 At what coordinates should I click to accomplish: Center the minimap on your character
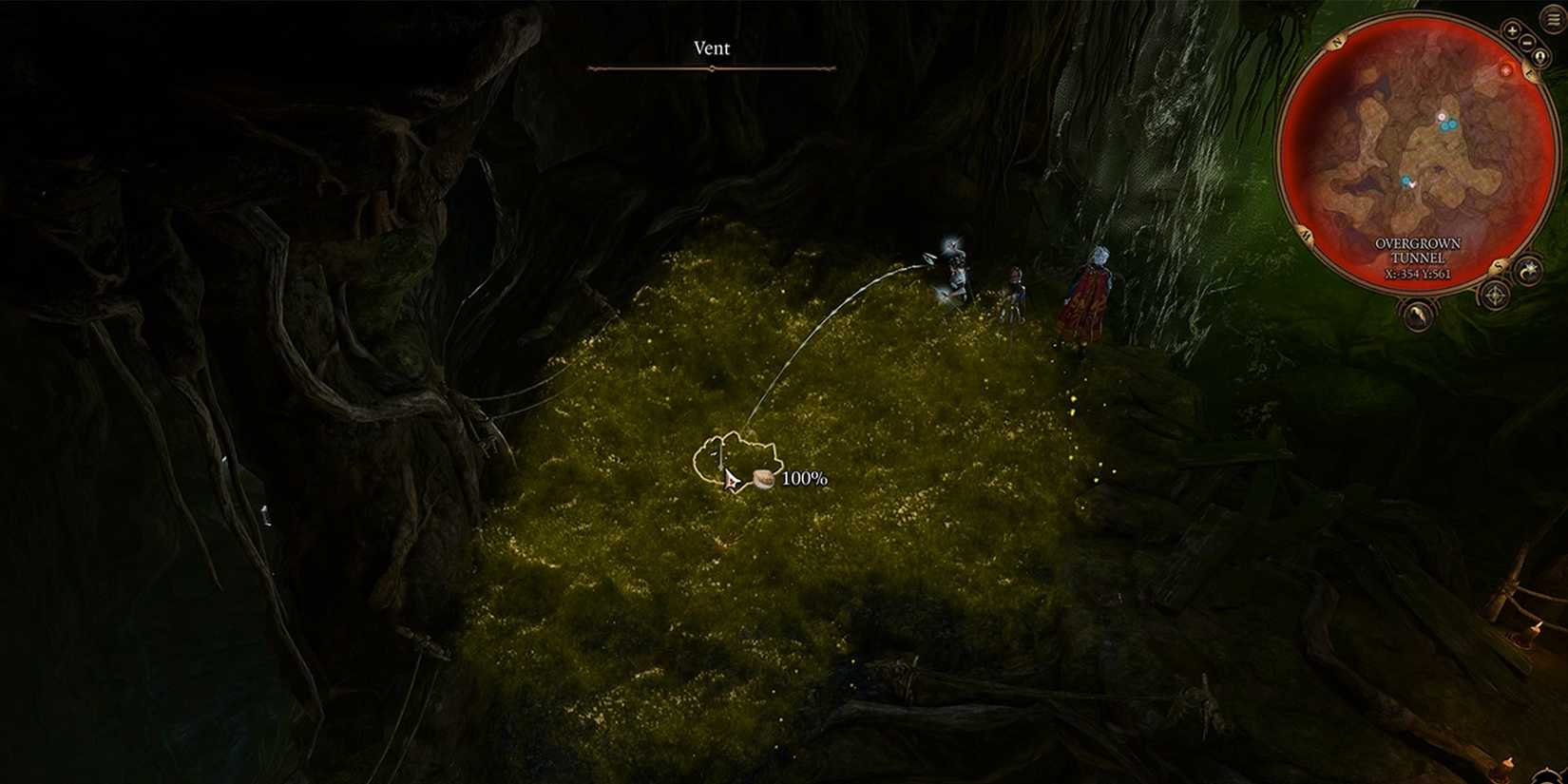1539,55
